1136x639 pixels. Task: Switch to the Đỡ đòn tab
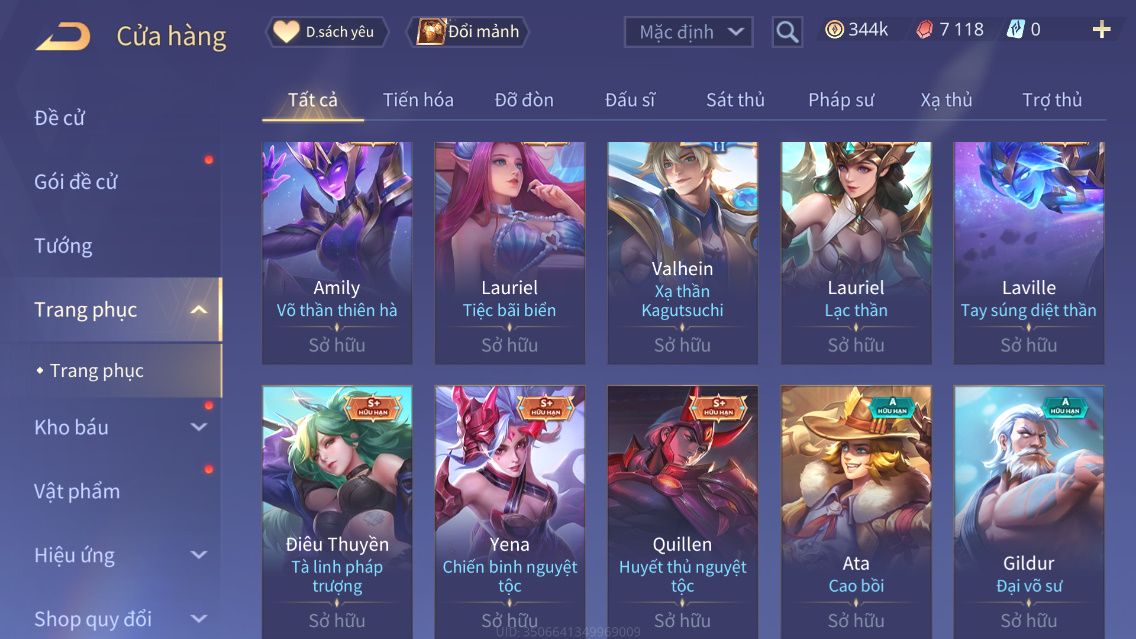pos(524,100)
